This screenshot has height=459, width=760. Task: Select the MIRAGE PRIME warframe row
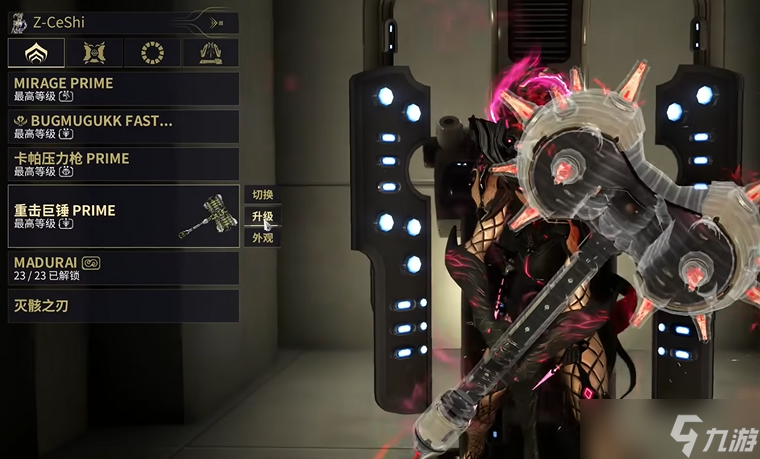tap(123, 88)
